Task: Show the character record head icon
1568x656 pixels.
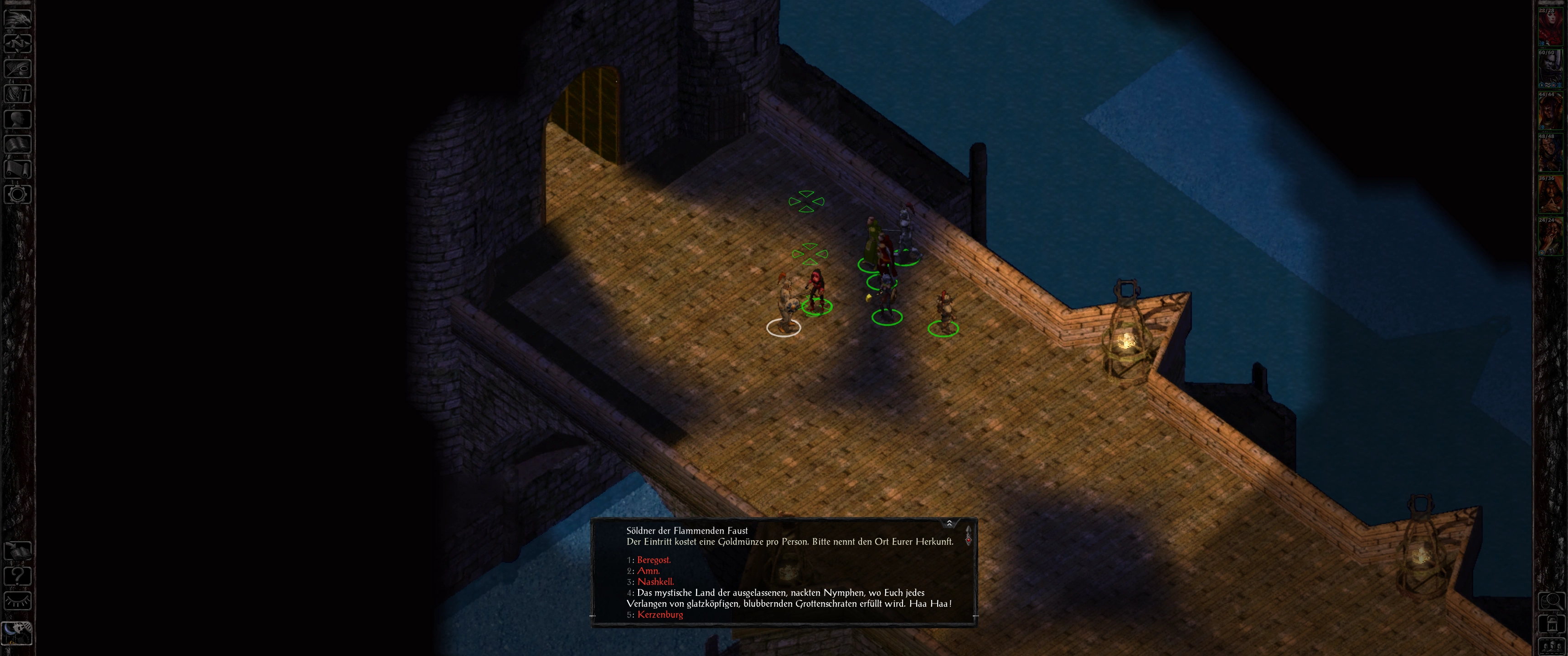Action: coord(18,118)
